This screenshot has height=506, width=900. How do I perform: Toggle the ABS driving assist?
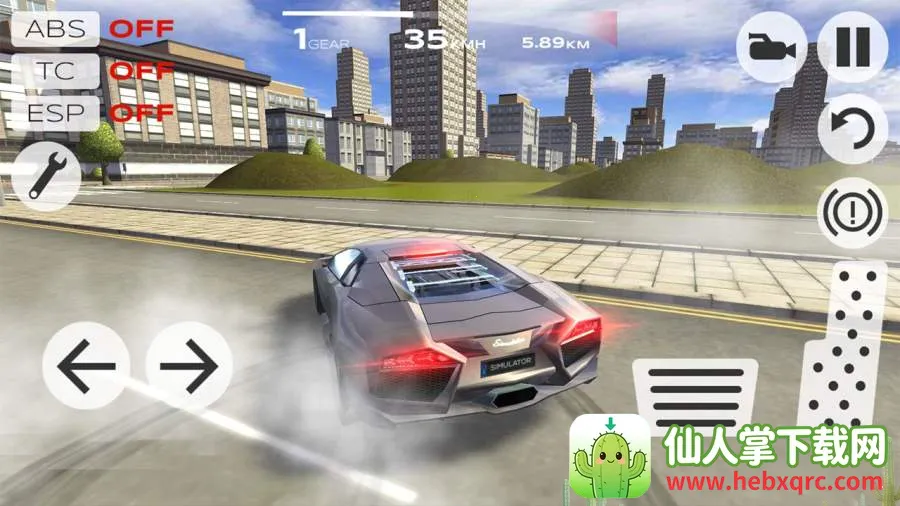coord(55,28)
